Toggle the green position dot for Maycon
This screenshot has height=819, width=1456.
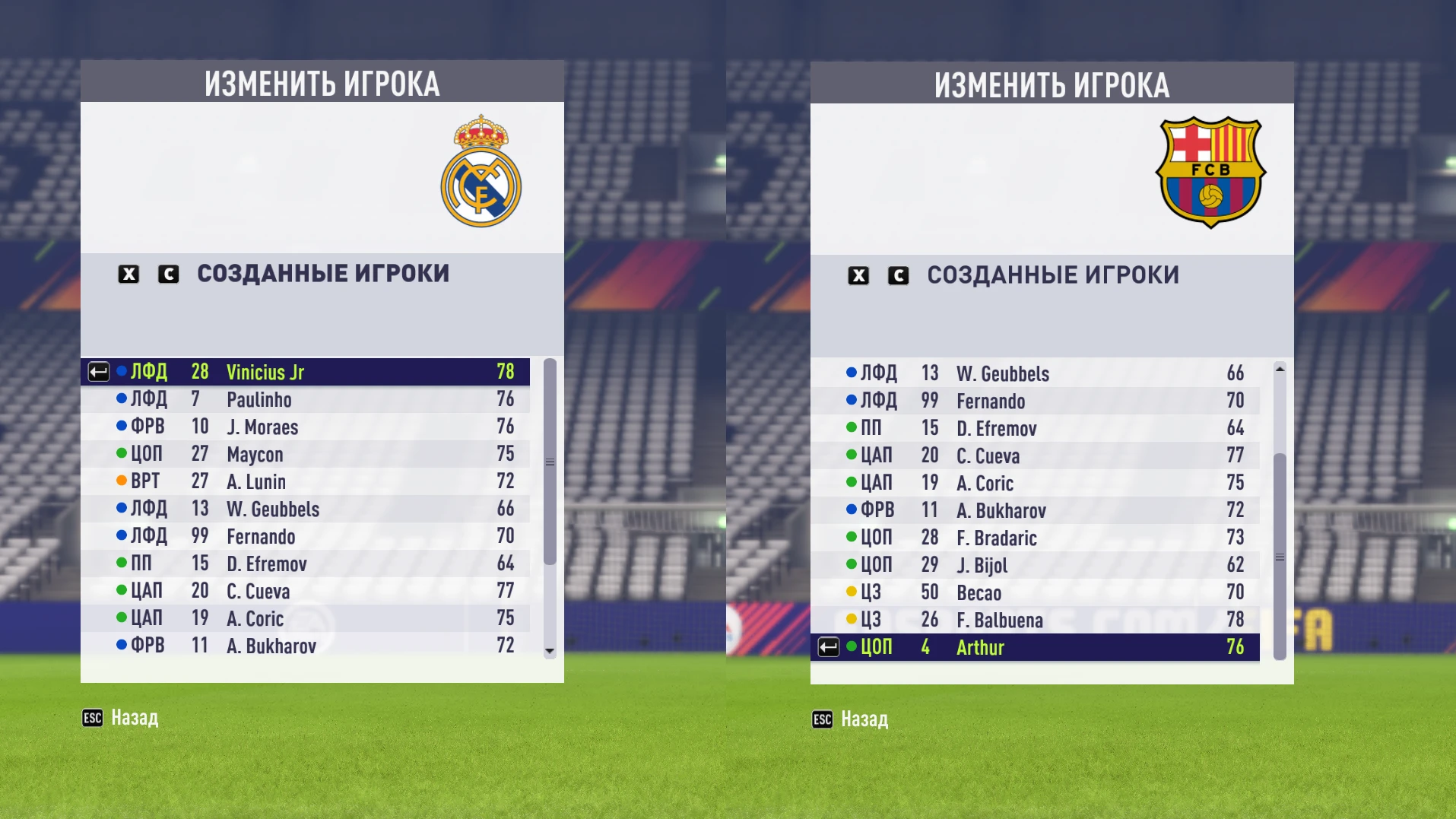122,454
